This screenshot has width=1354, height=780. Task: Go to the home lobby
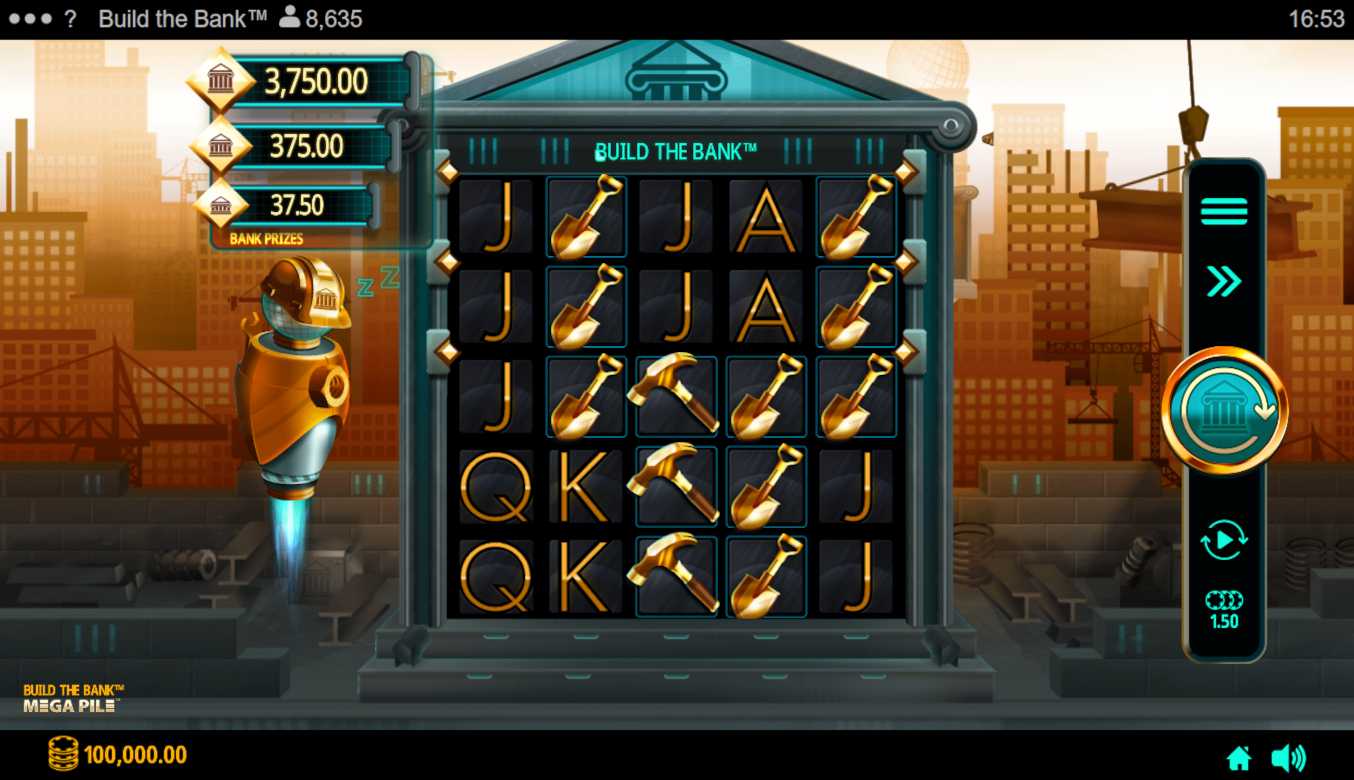[x=1239, y=758]
